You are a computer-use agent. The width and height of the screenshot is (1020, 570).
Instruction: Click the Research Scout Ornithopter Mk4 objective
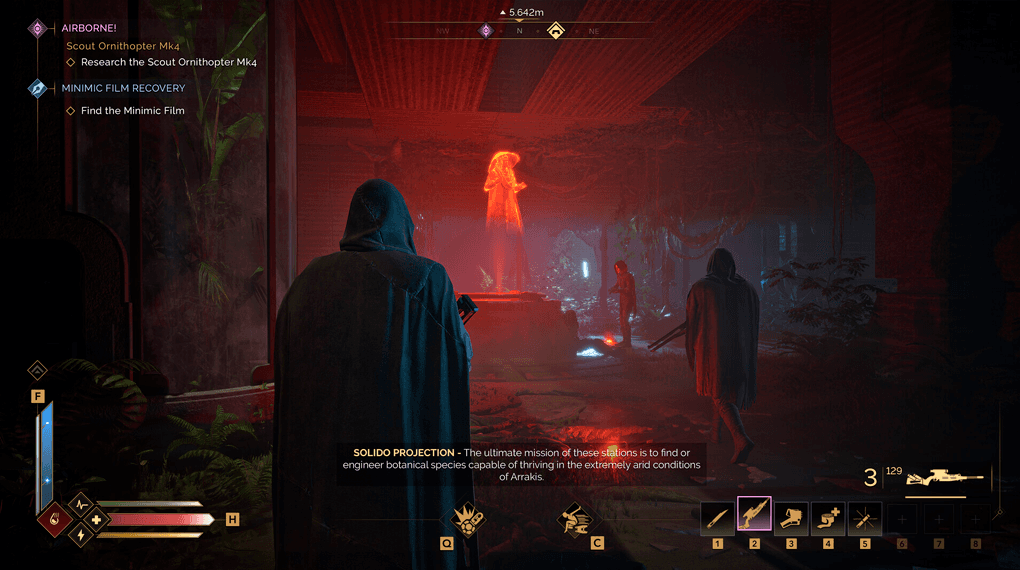click(x=168, y=62)
